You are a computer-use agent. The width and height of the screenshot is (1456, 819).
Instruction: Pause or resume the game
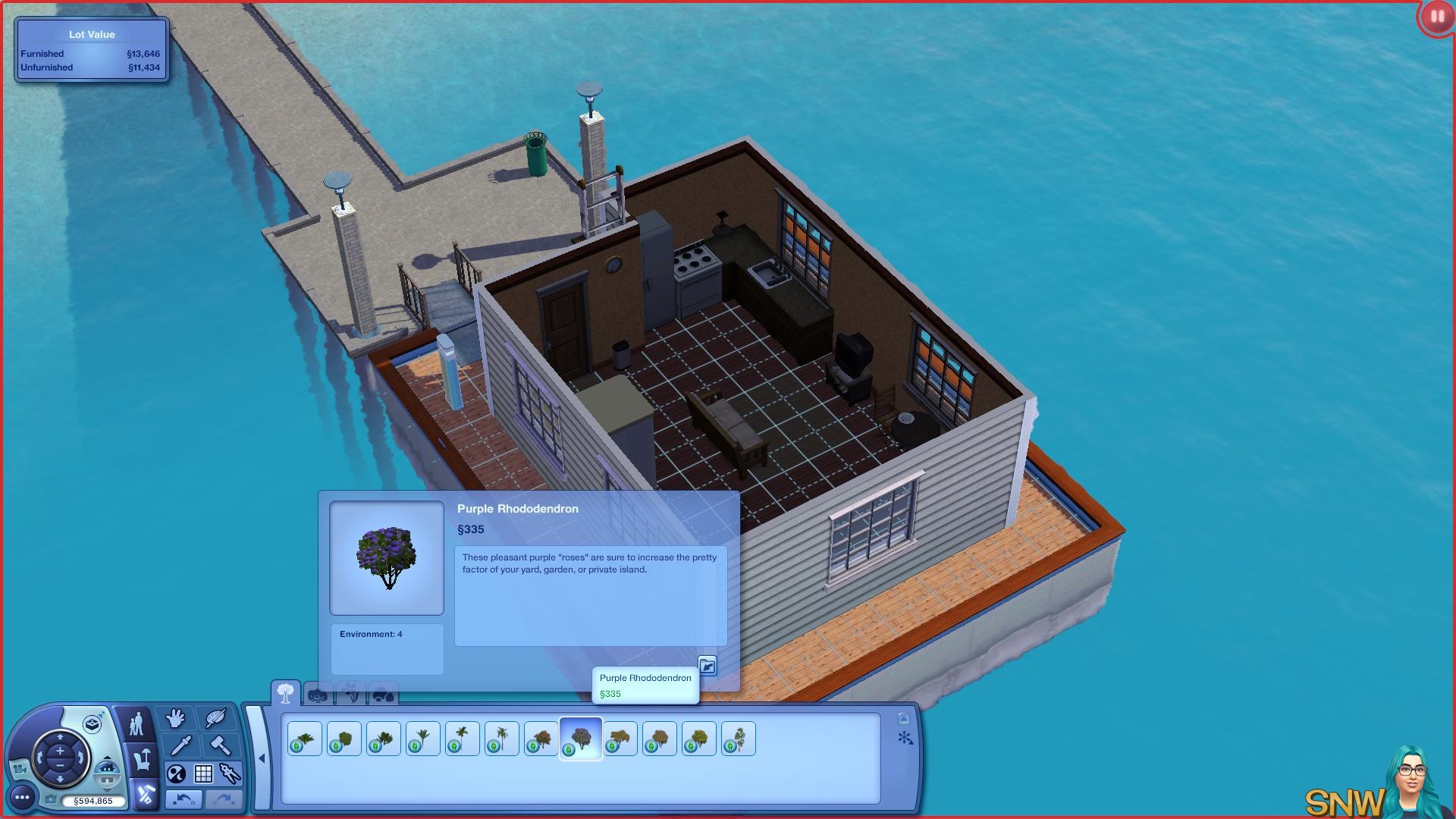1436,16
